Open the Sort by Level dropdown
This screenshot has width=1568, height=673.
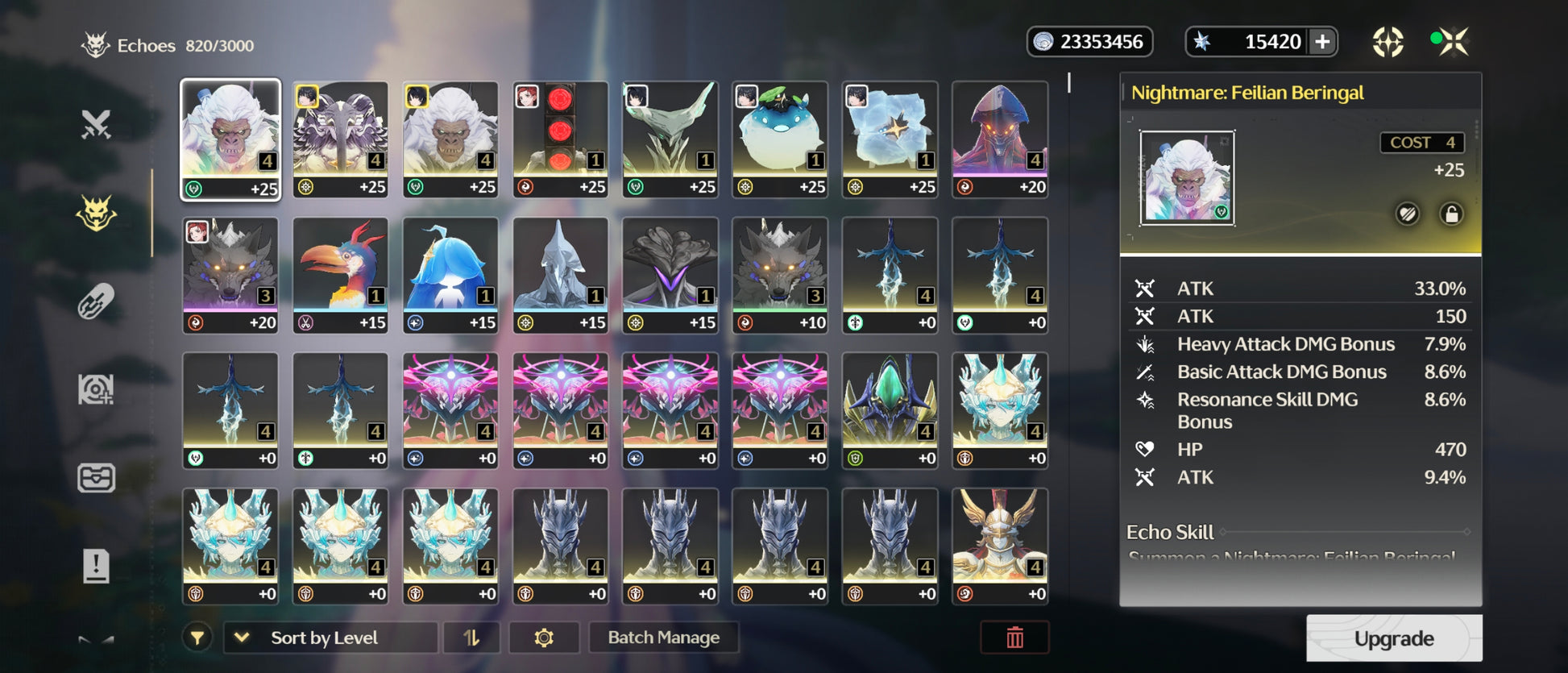(330, 638)
